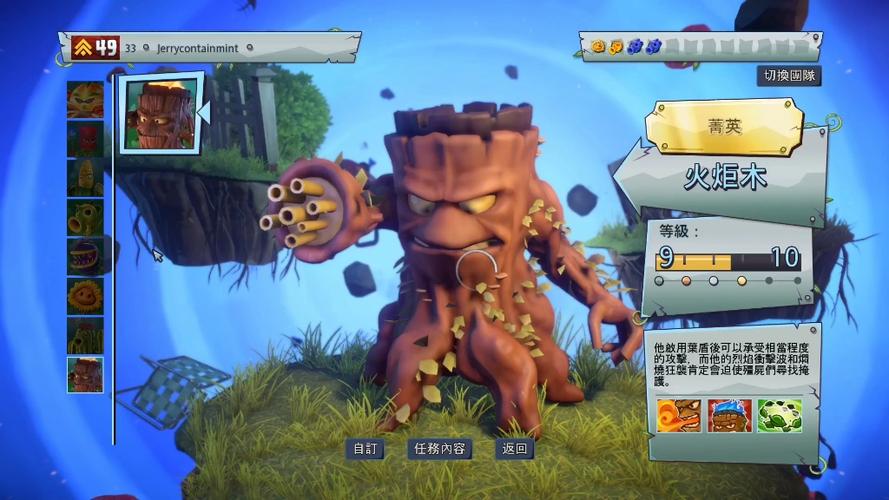Open the 自訂 customize option

[x=366, y=449]
